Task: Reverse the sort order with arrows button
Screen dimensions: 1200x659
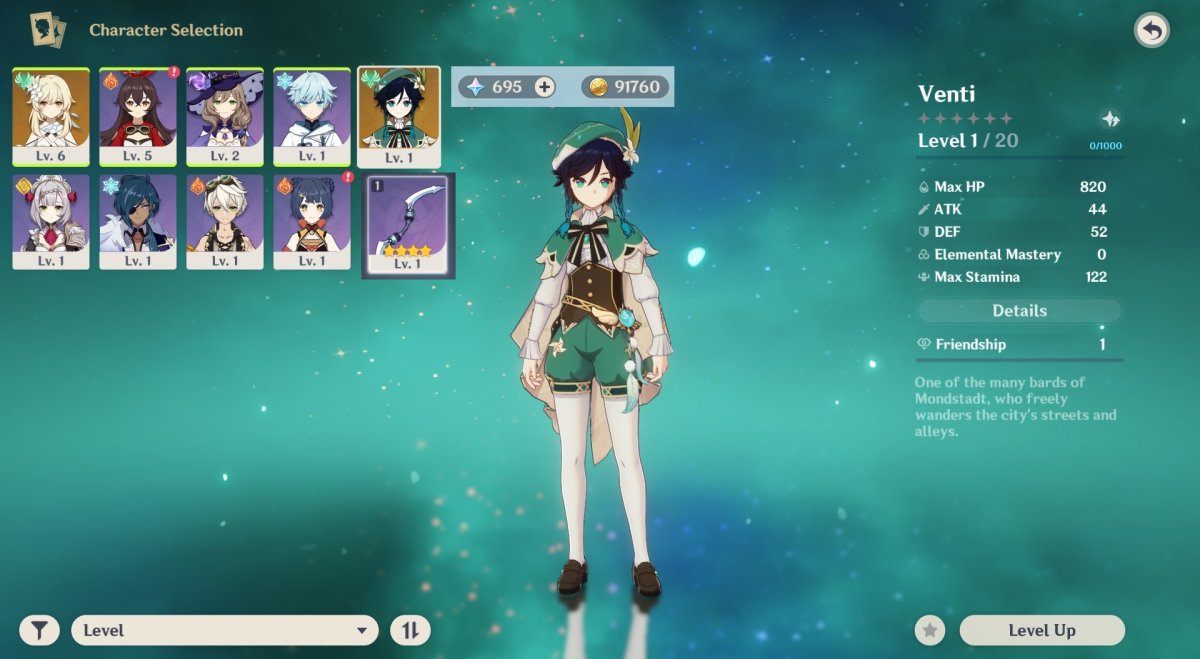Action: click(410, 630)
